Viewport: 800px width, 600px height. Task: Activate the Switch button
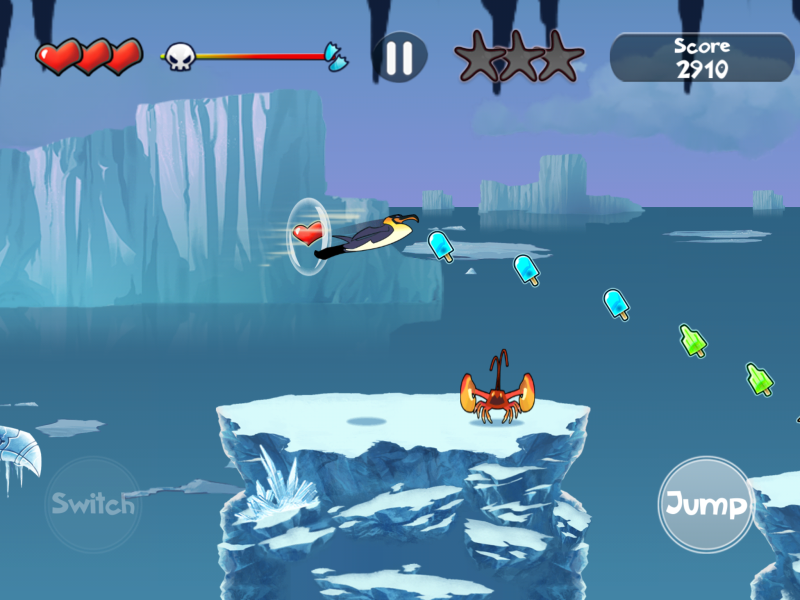click(93, 504)
